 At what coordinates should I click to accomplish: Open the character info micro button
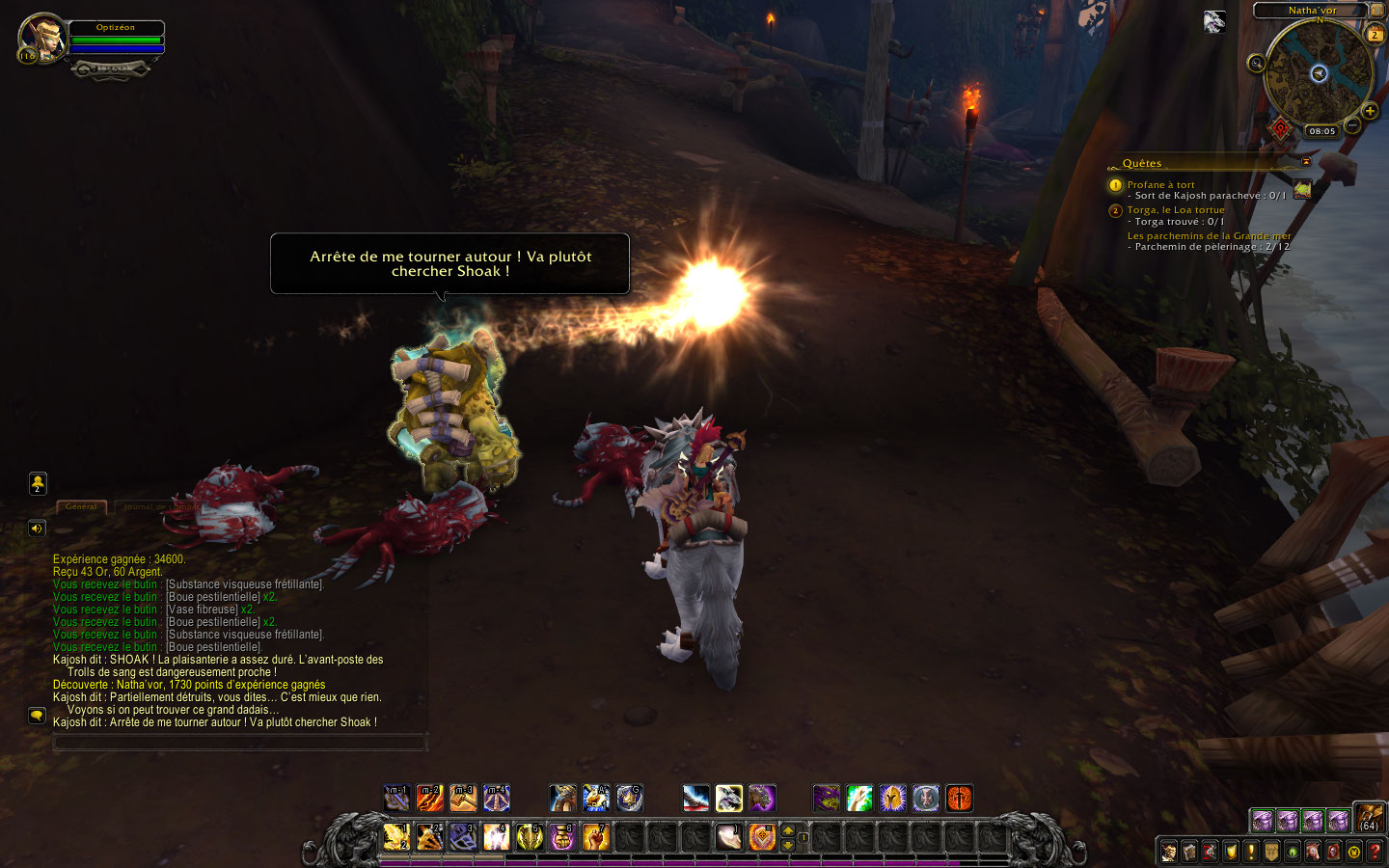click(x=1169, y=852)
